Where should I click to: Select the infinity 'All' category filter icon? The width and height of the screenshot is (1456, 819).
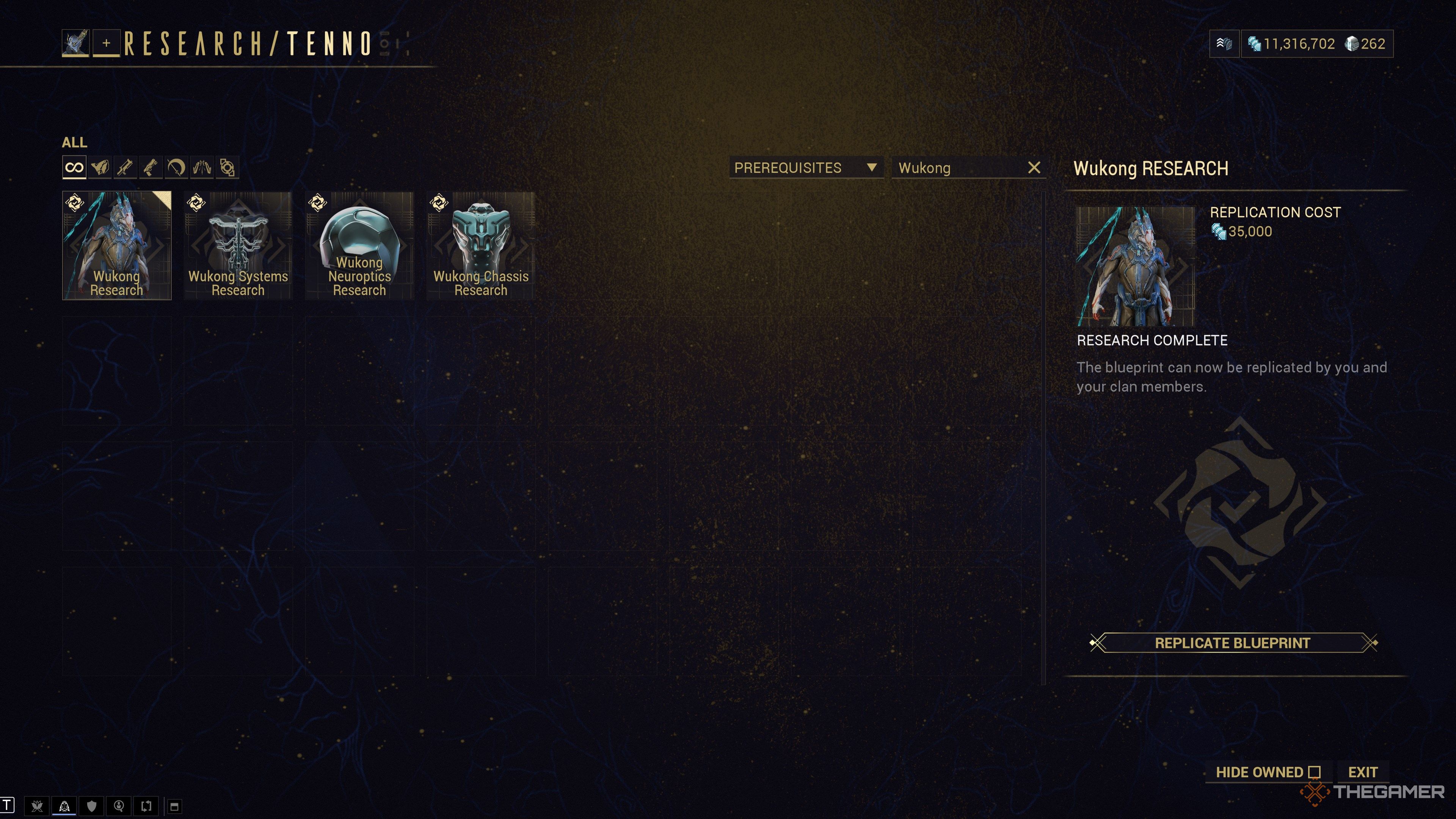click(x=74, y=167)
